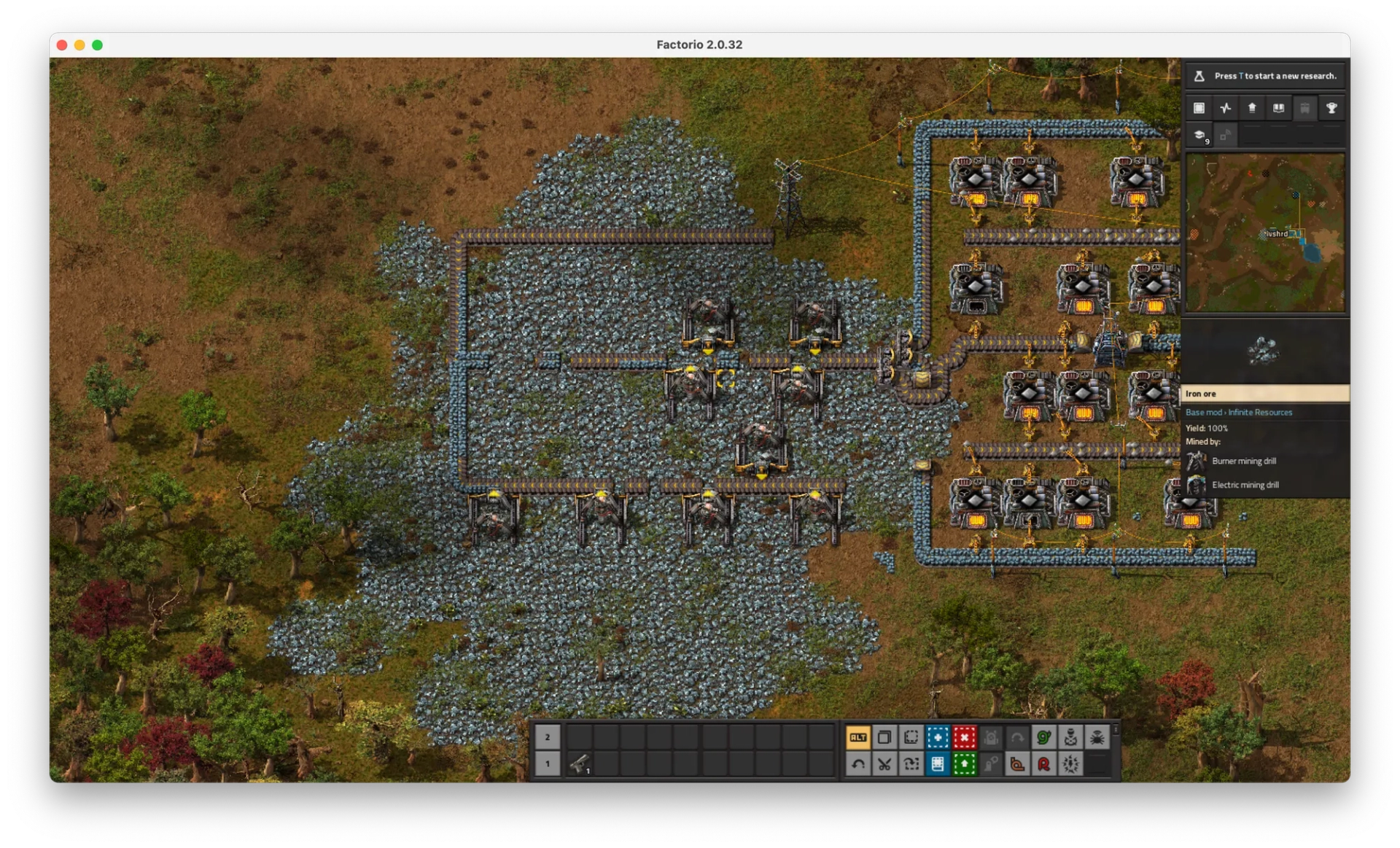Open tips and tricks graduation cap
This screenshot has height=848, width=1400.
click(x=1199, y=135)
